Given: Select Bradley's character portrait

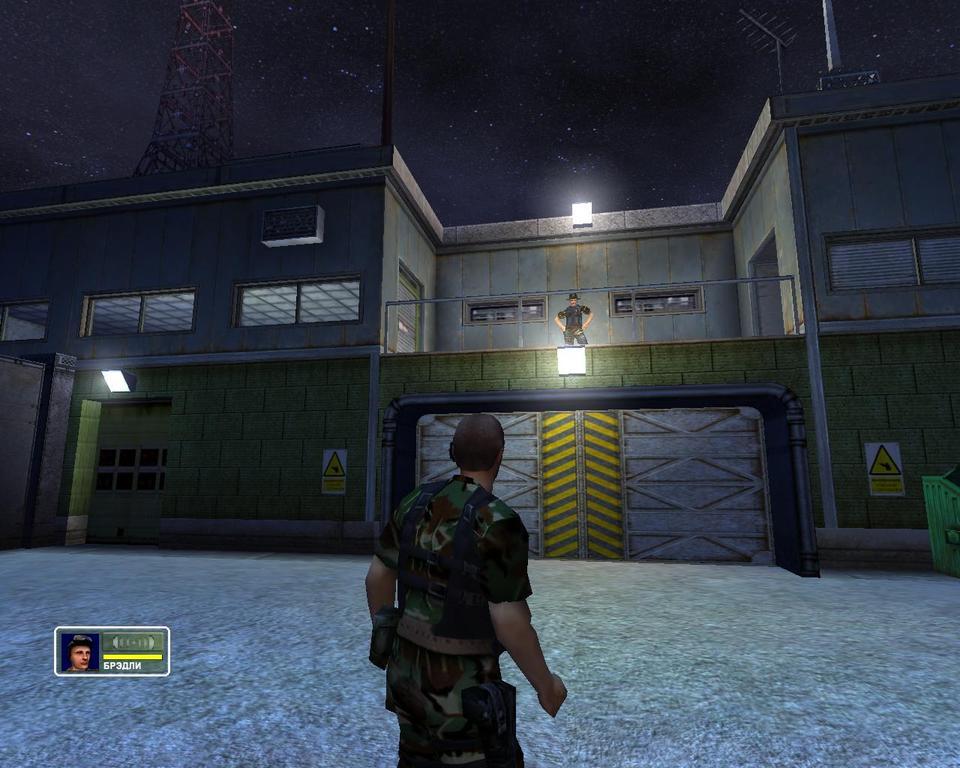Looking at the screenshot, I should pos(80,652).
